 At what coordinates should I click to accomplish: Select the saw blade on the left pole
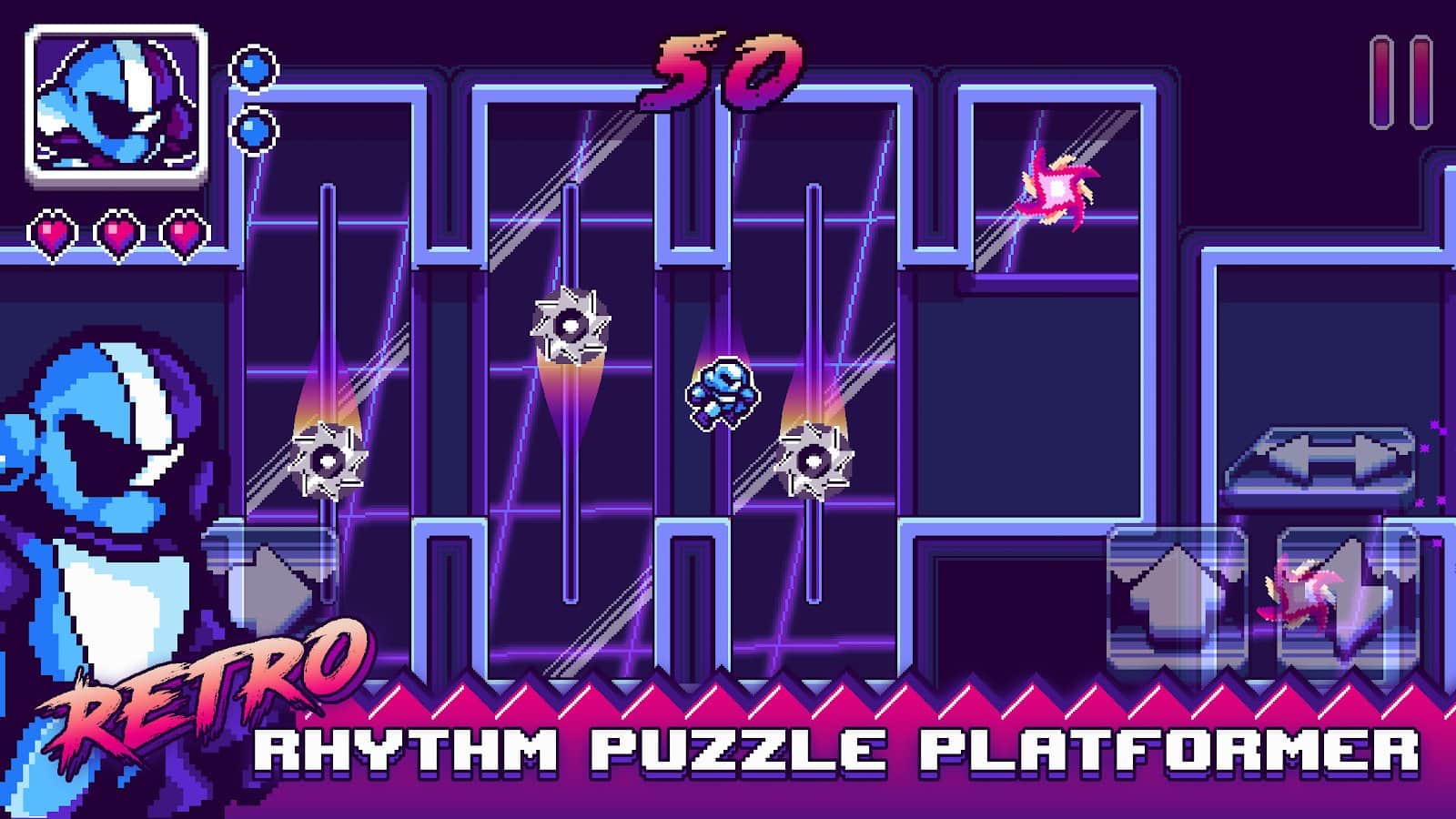click(328, 460)
